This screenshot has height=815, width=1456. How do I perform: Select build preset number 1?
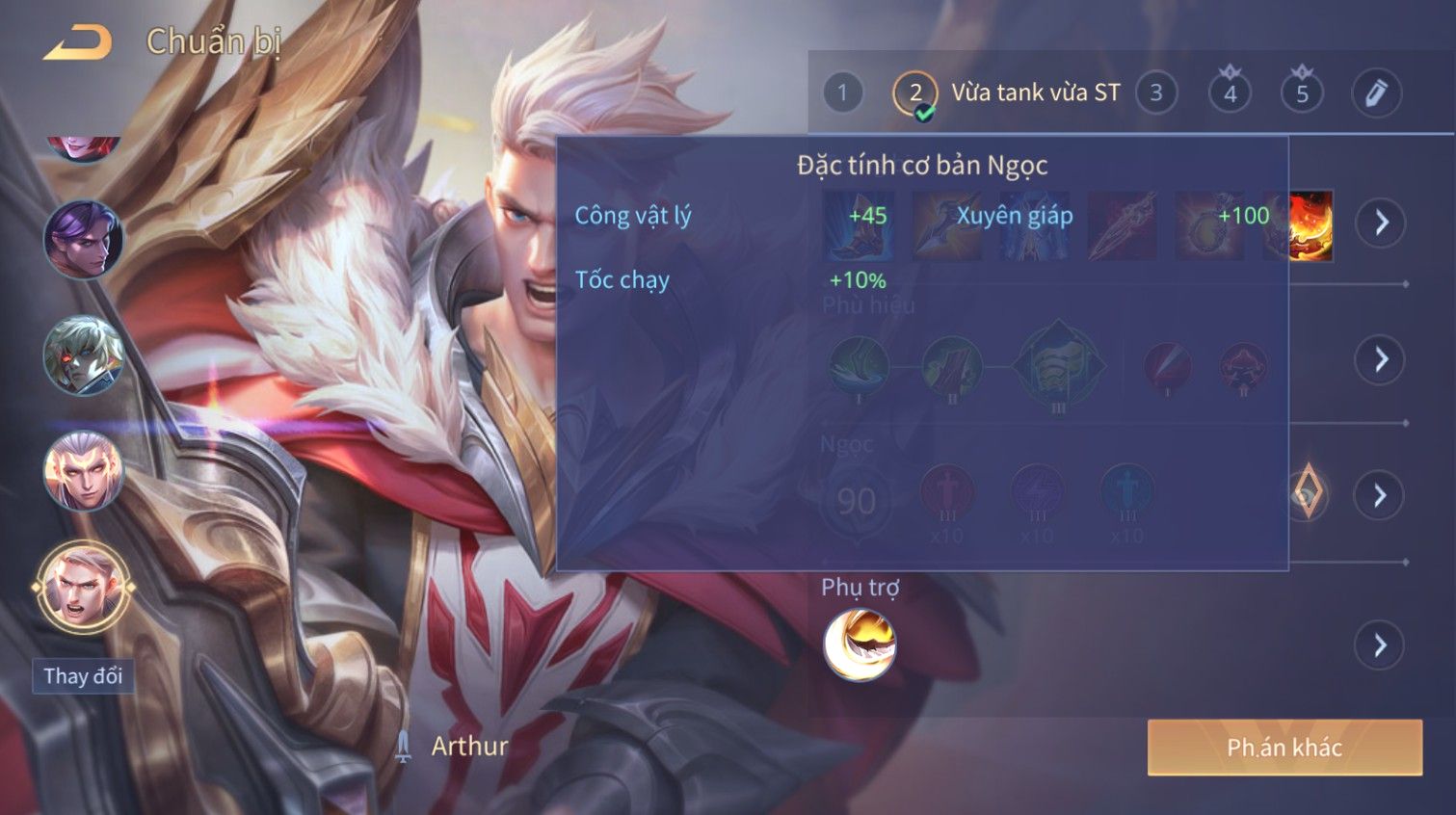coord(842,93)
